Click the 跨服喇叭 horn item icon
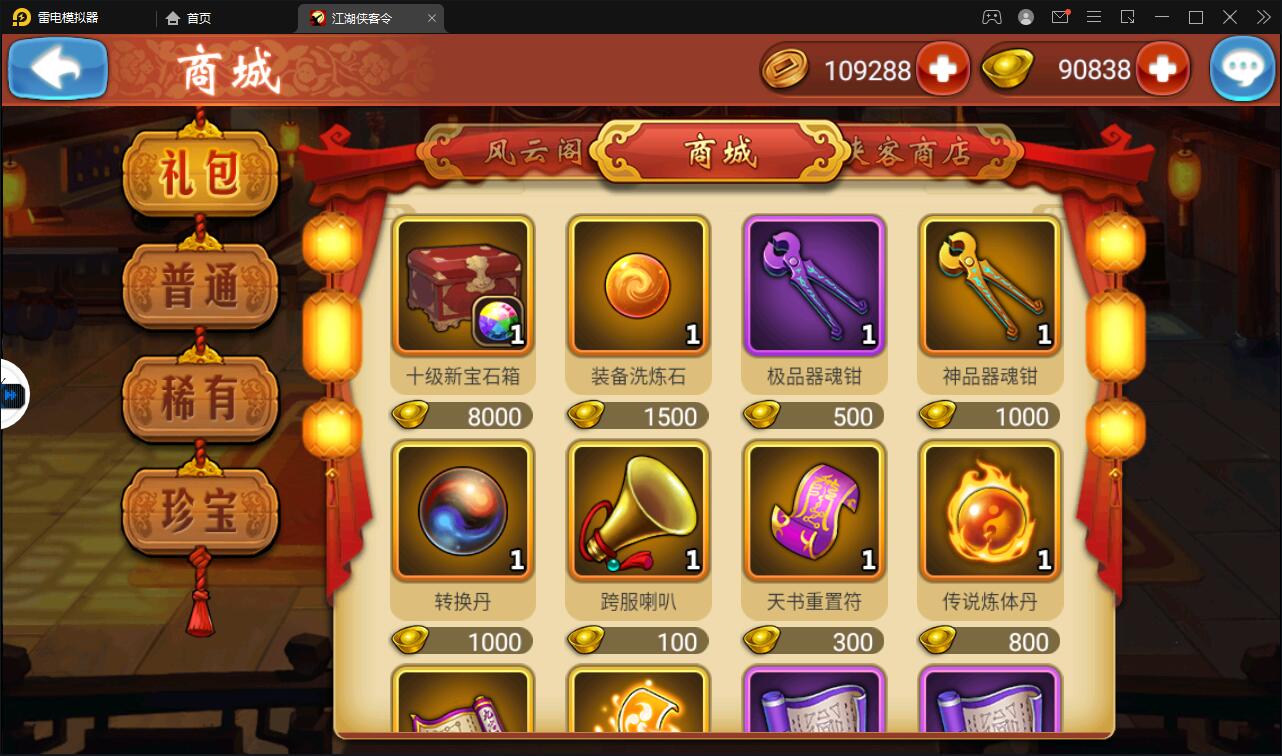 [638, 510]
